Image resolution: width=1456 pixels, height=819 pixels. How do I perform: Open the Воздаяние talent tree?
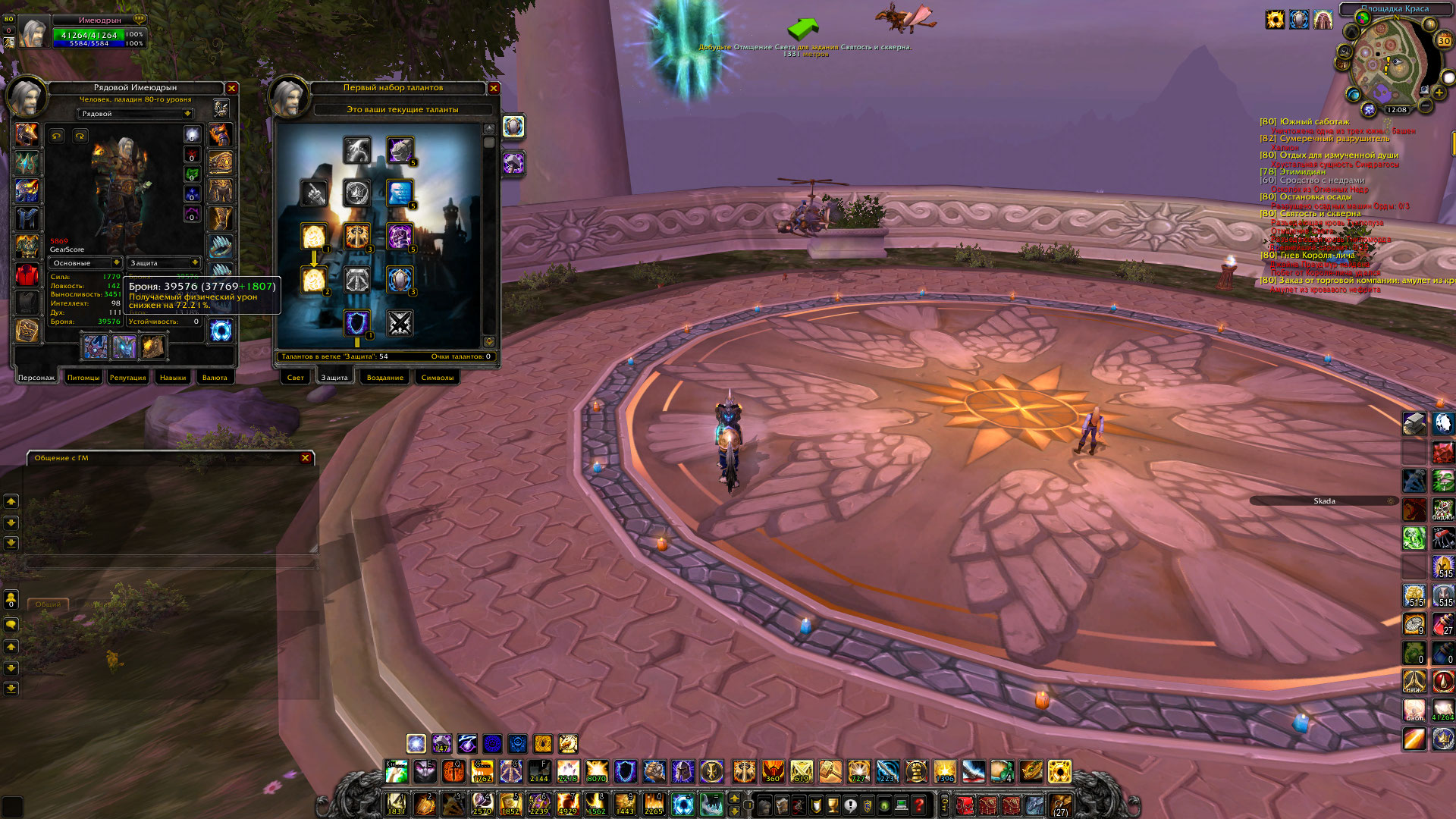pos(384,378)
